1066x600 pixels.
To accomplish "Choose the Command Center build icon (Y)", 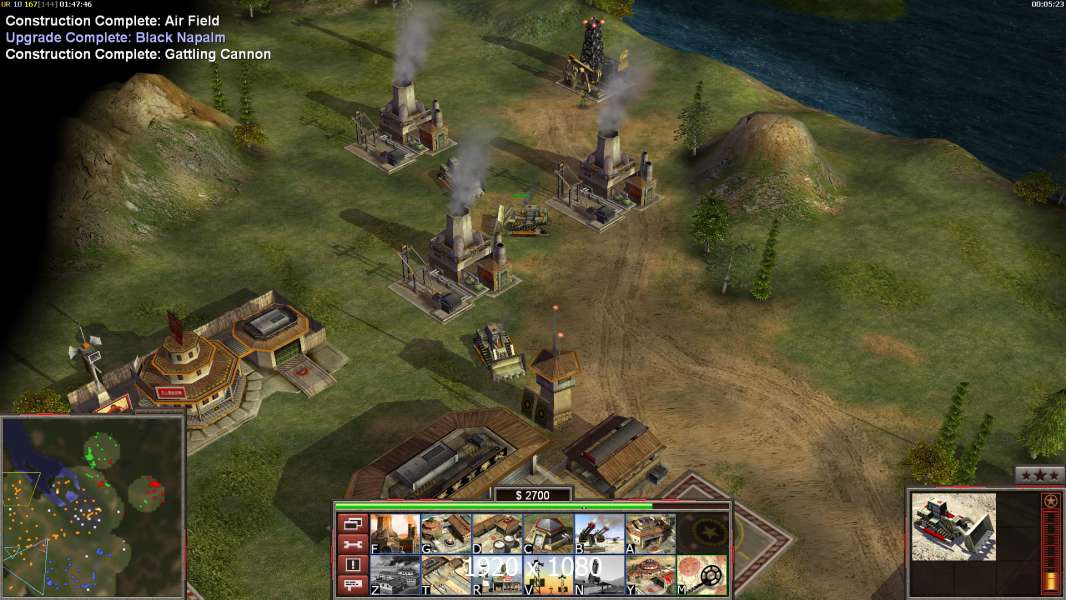I will click(x=650, y=575).
